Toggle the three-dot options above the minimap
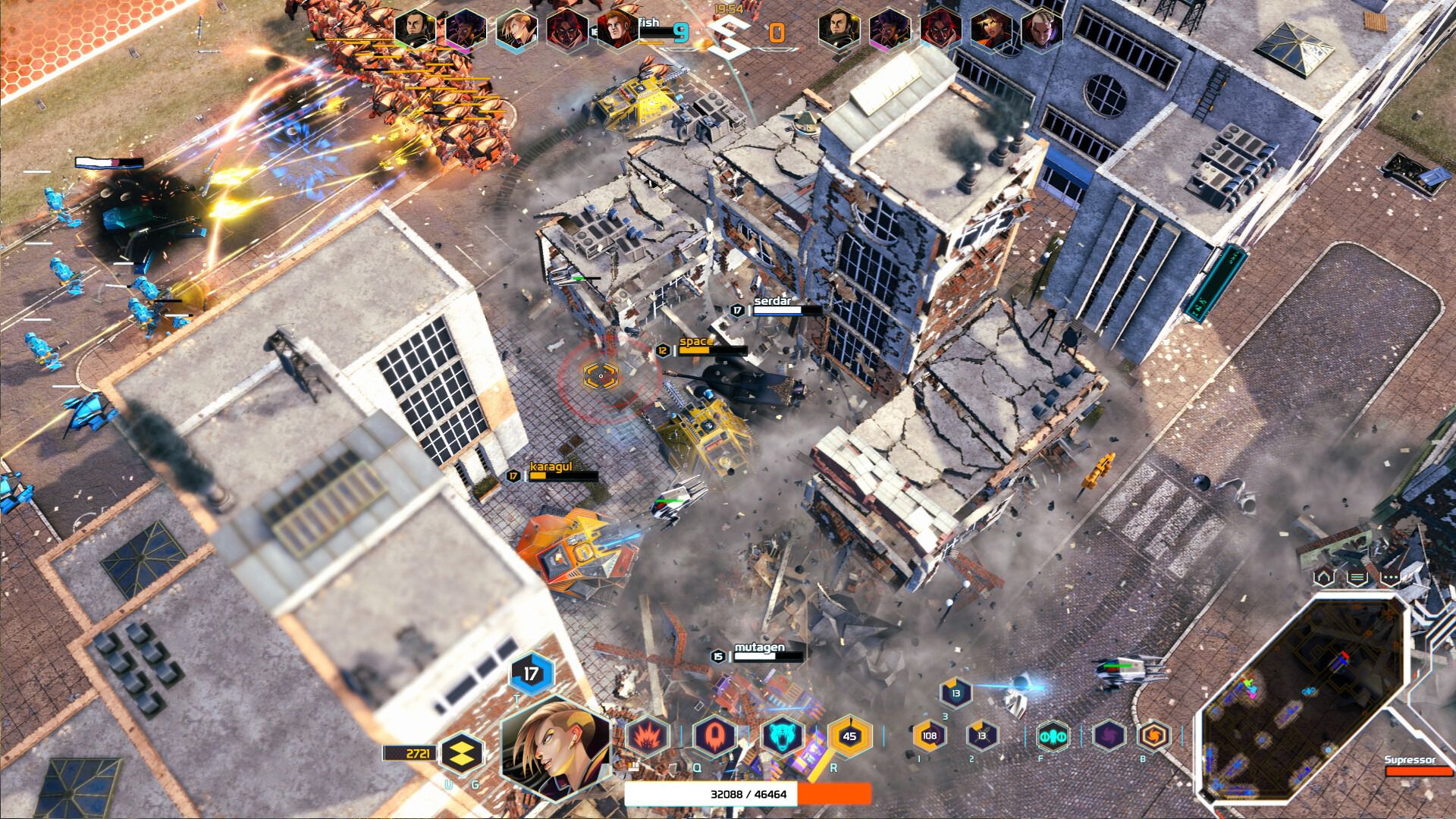 pos(1391,577)
